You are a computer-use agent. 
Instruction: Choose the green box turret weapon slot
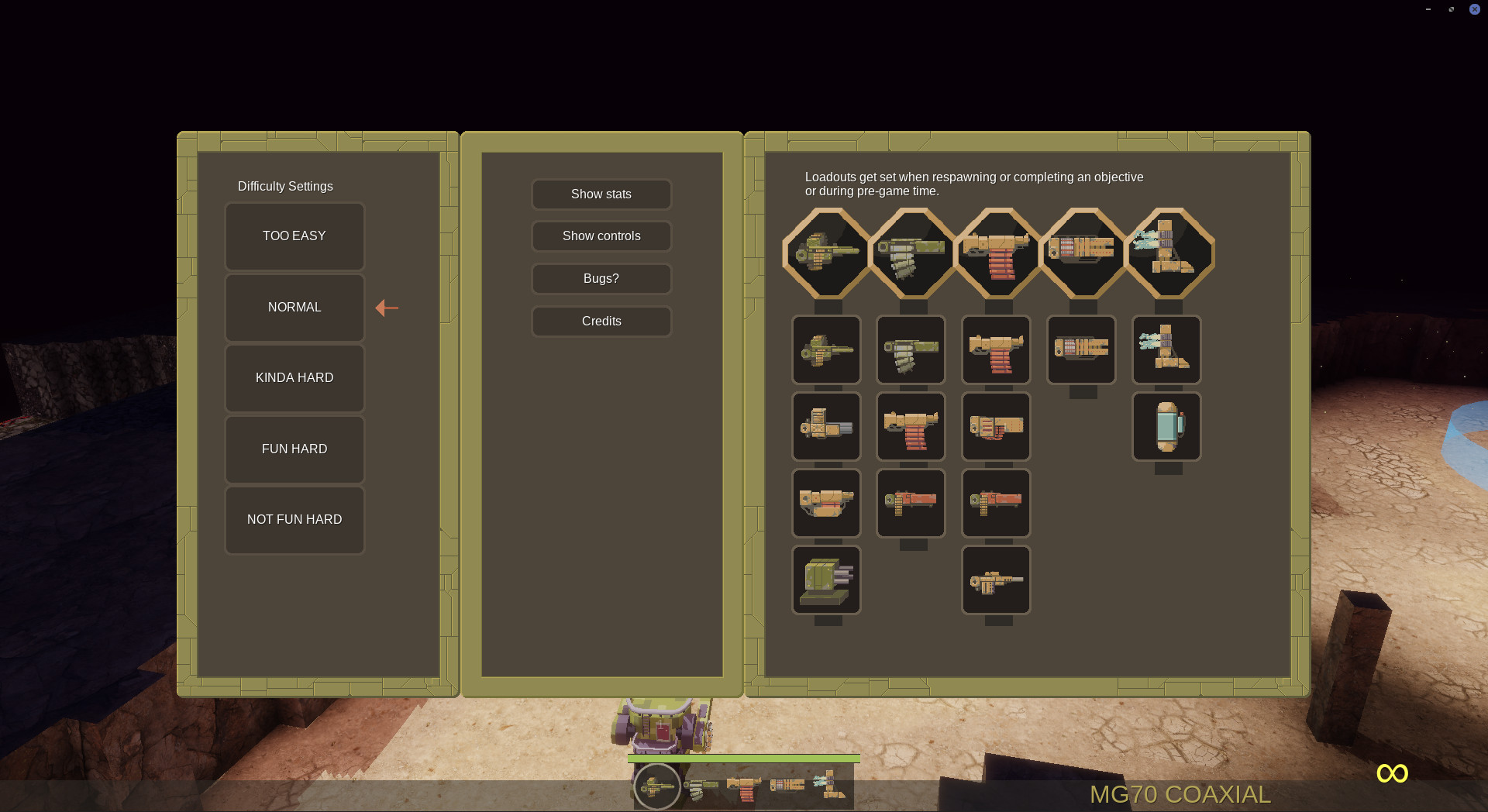(x=826, y=580)
